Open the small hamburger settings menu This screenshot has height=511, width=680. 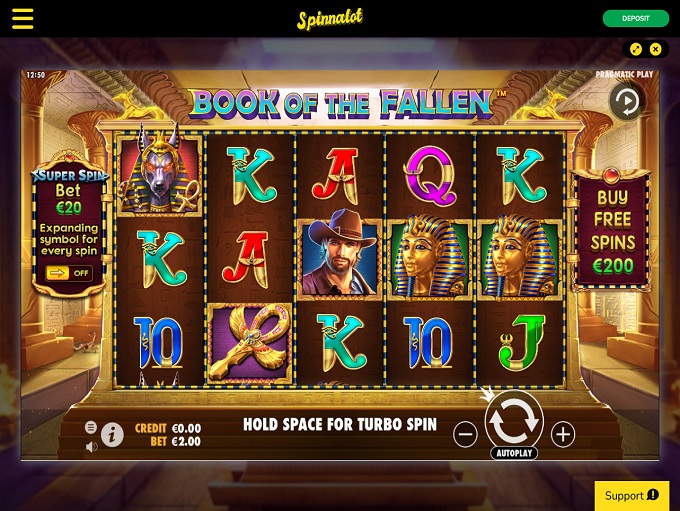pos(91,427)
